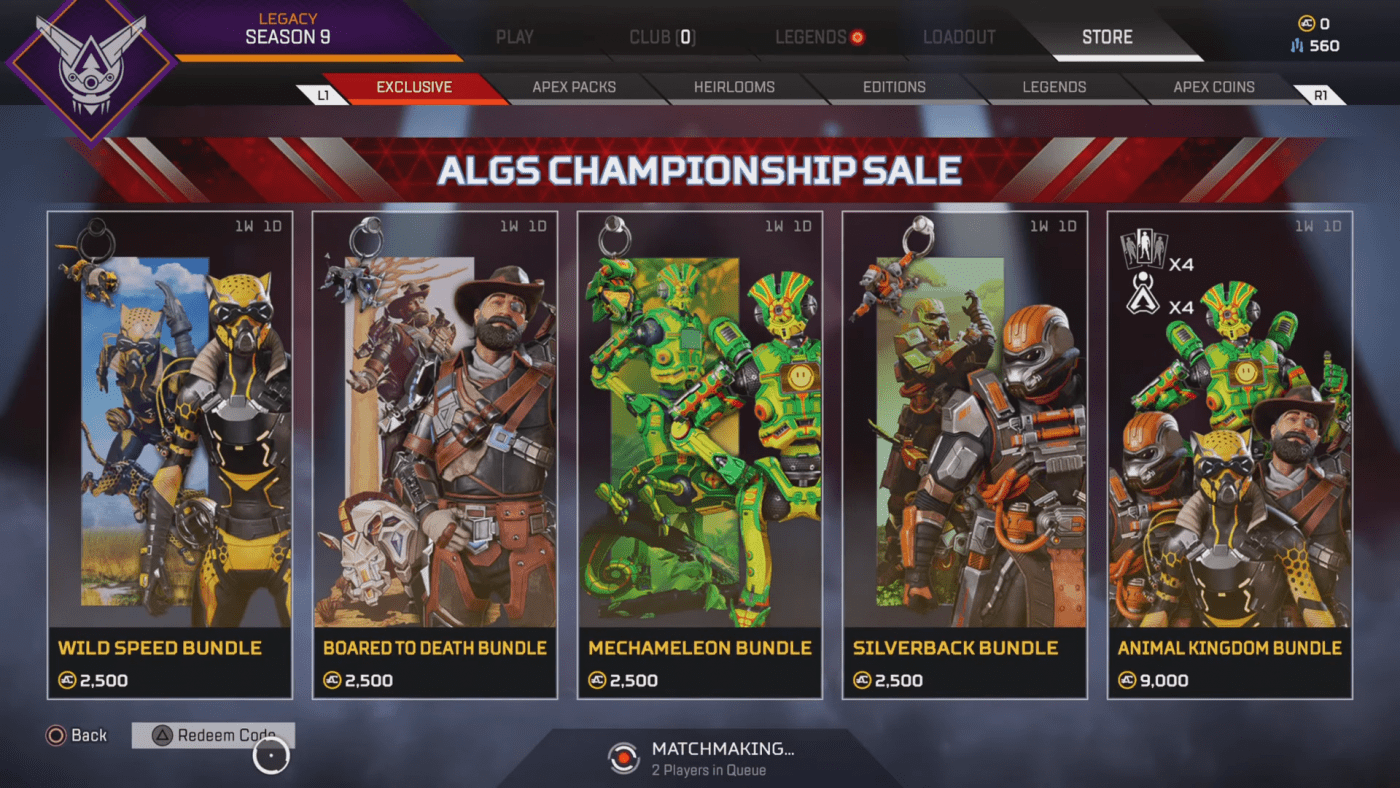
Task: Open the CLUB menu item
Action: coord(662,36)
